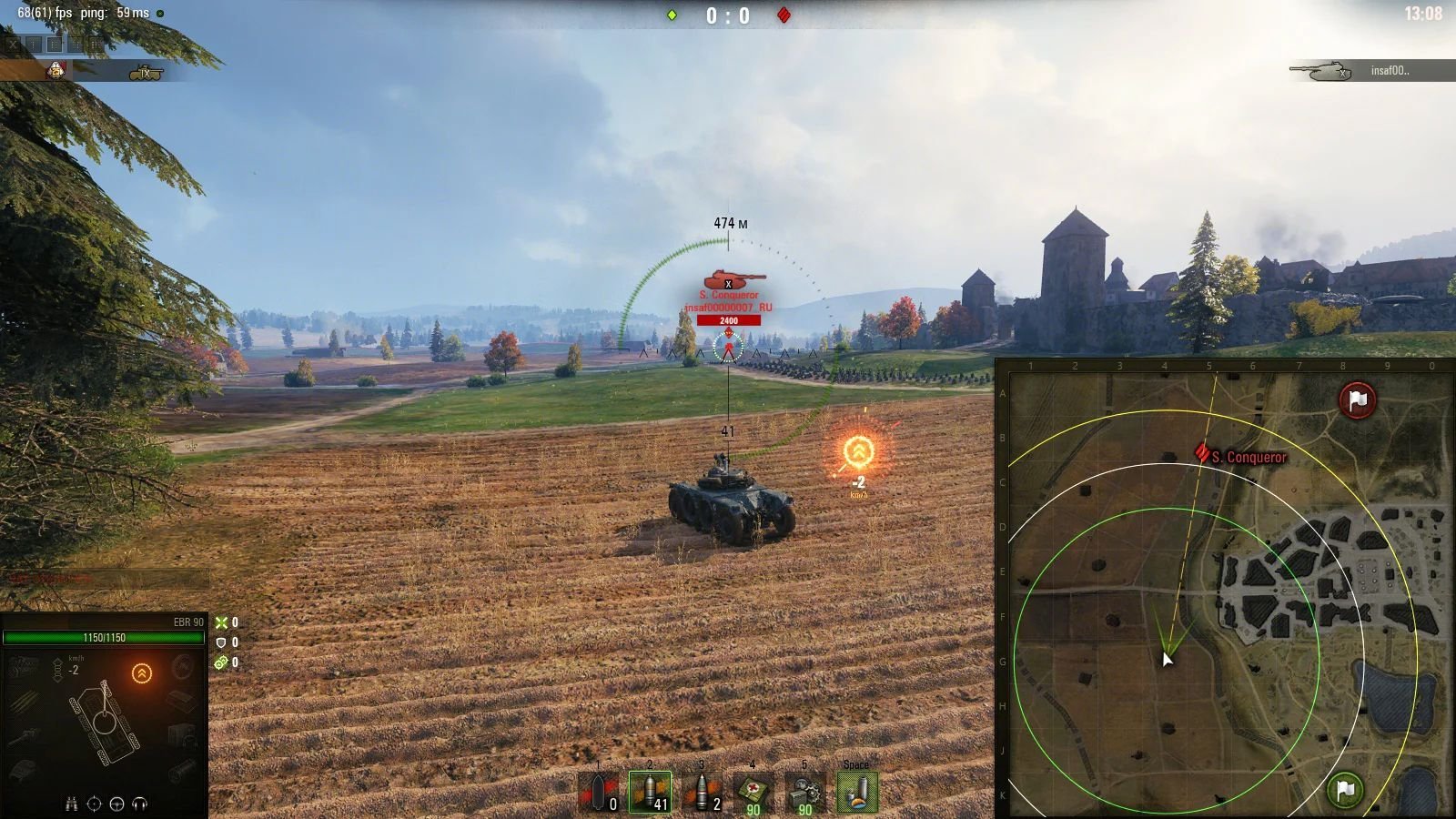Click the steering wheel icon in damage panel
1456x819 pixels.
pyautogui.click(x=116, y=804)
